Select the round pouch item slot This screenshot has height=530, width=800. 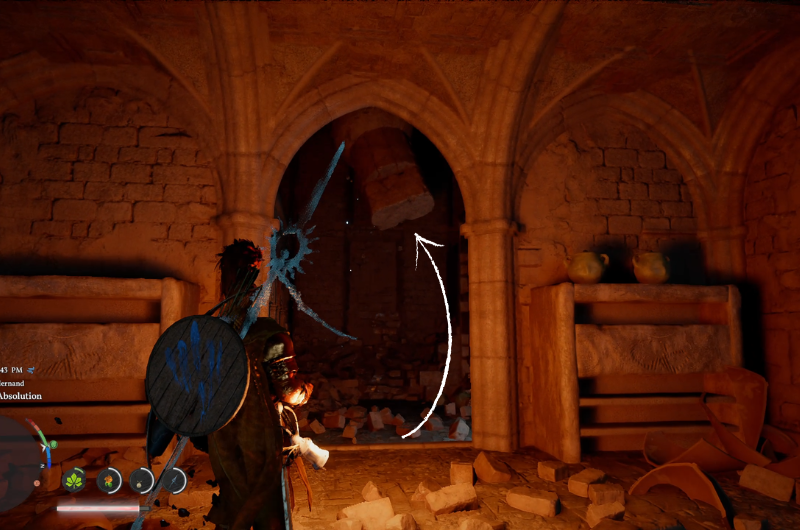point(142,481)
